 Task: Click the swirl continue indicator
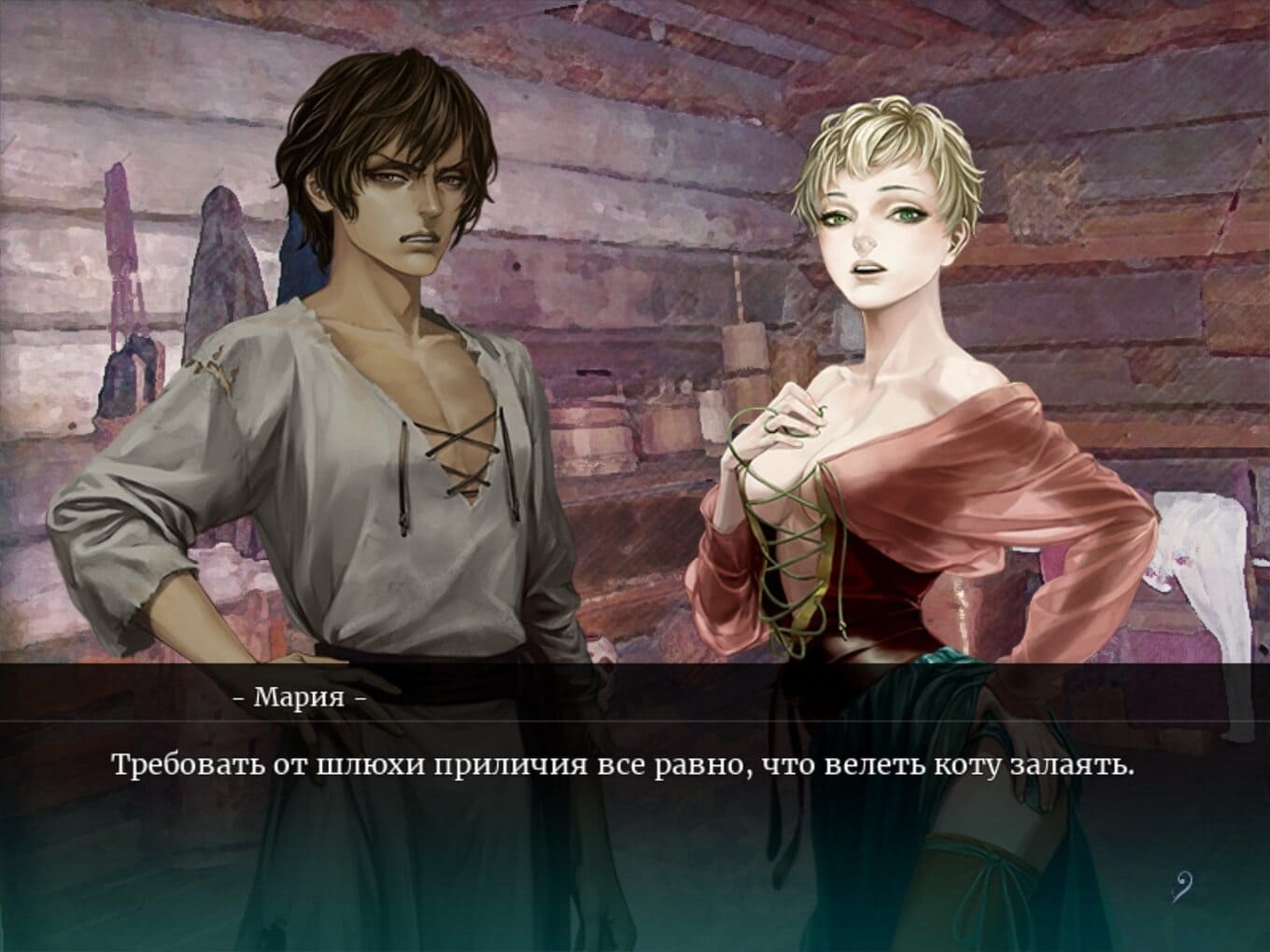point(1180,885)
